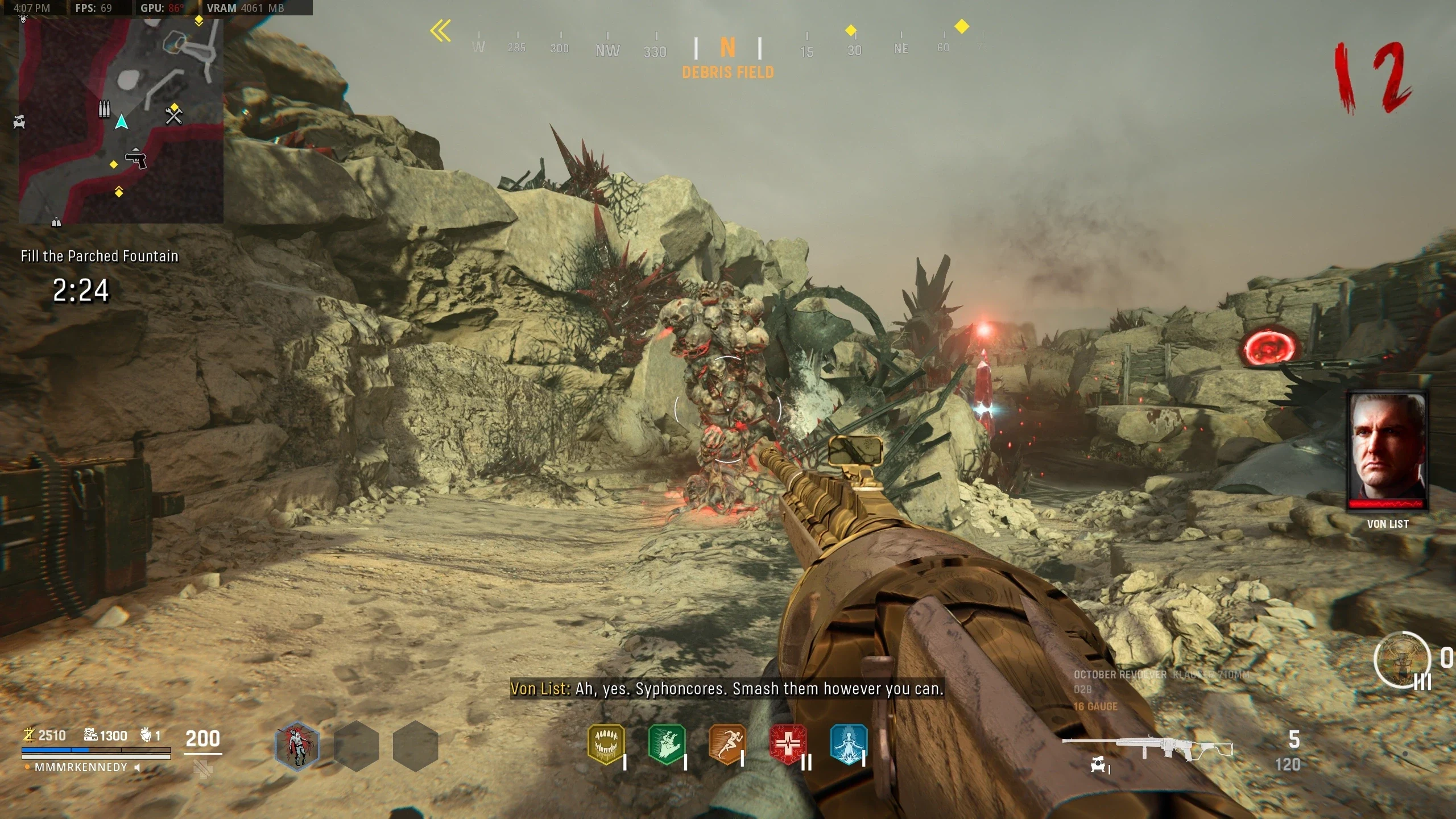
Task: Open the filled covenant slot with the zombie figure
Action: pyautogui.click(x=297, y=746)
